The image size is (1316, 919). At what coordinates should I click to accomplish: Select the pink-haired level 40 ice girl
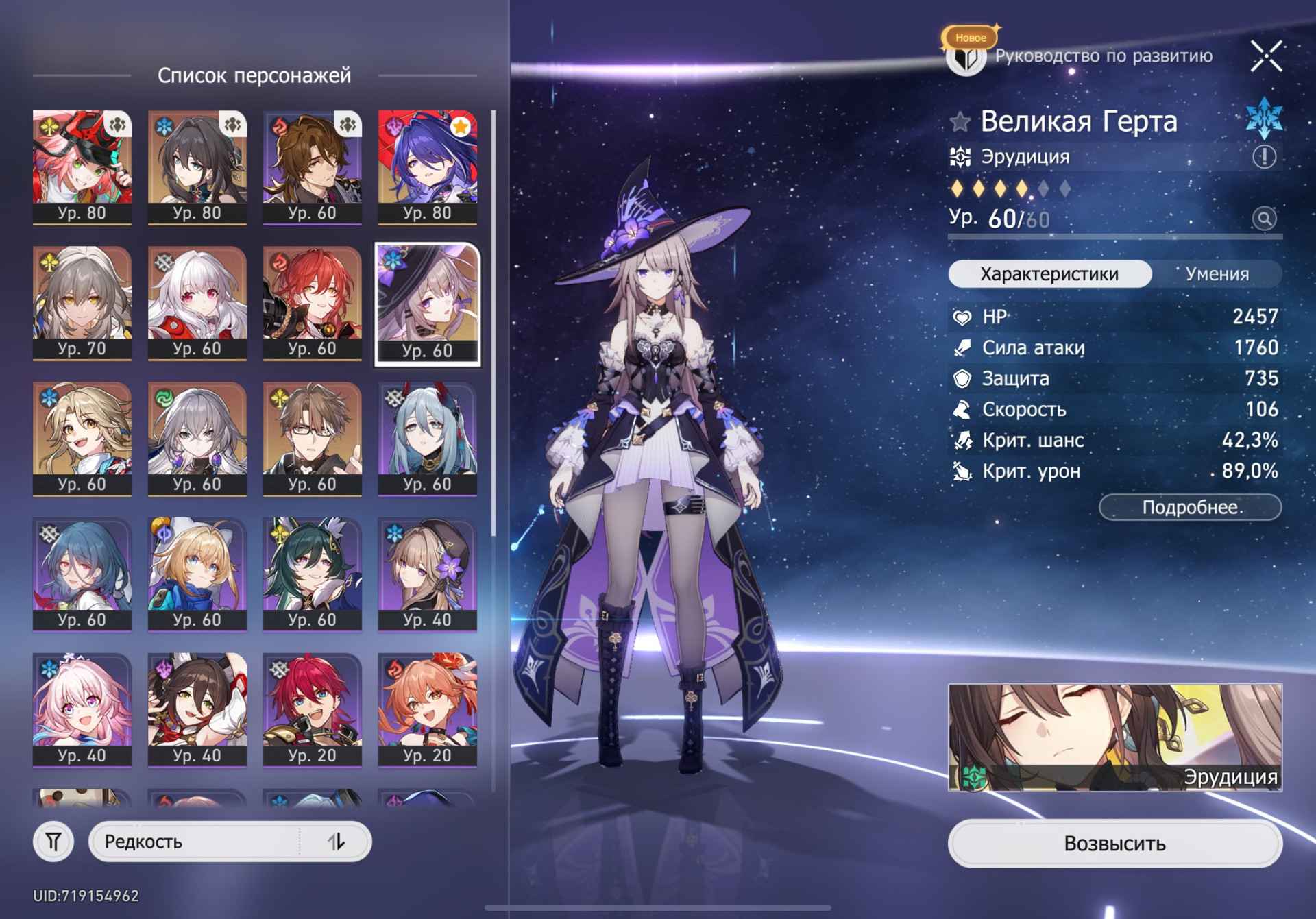click(82, 709)
